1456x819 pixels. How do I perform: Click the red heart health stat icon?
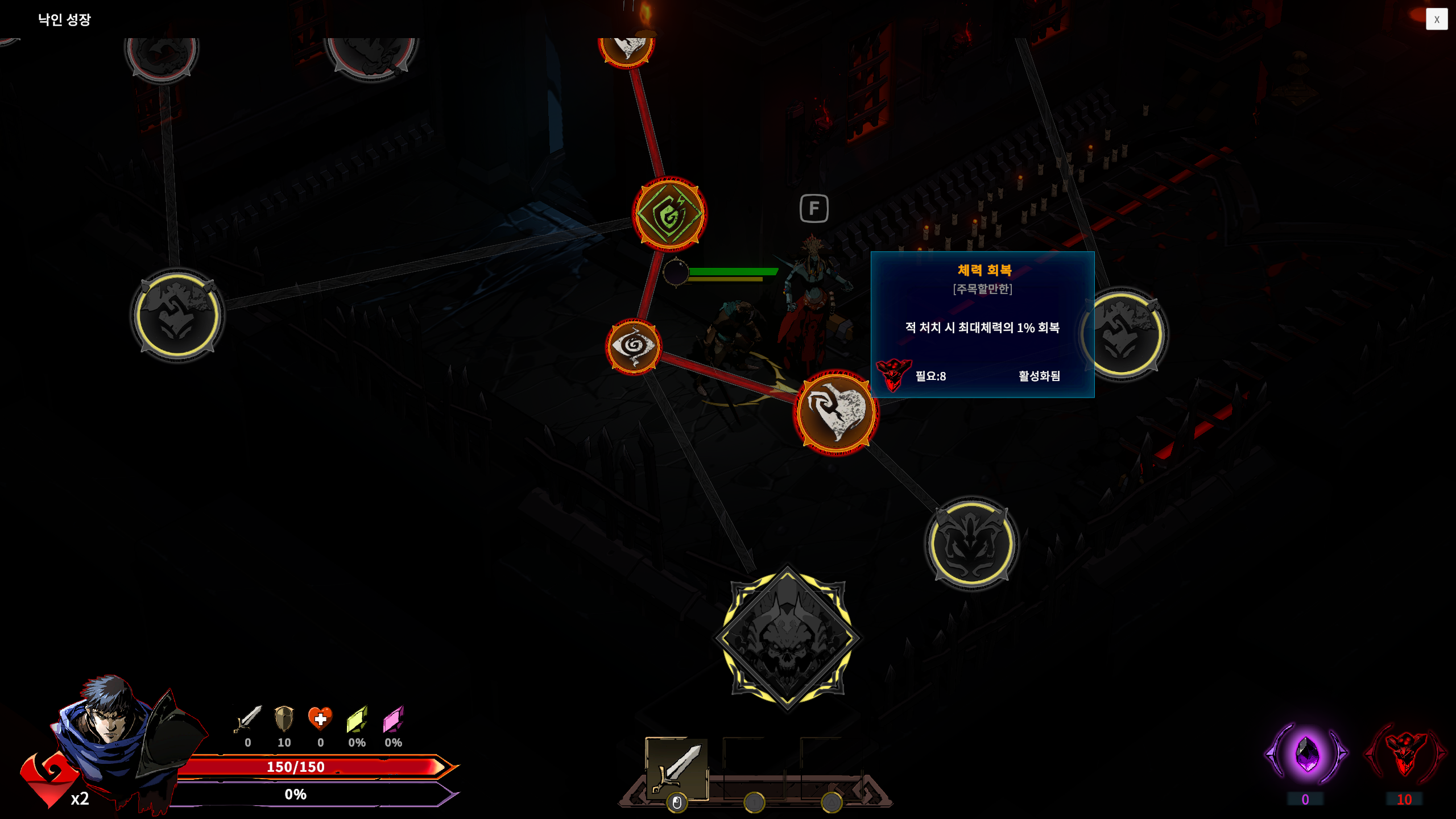point(321,721)
